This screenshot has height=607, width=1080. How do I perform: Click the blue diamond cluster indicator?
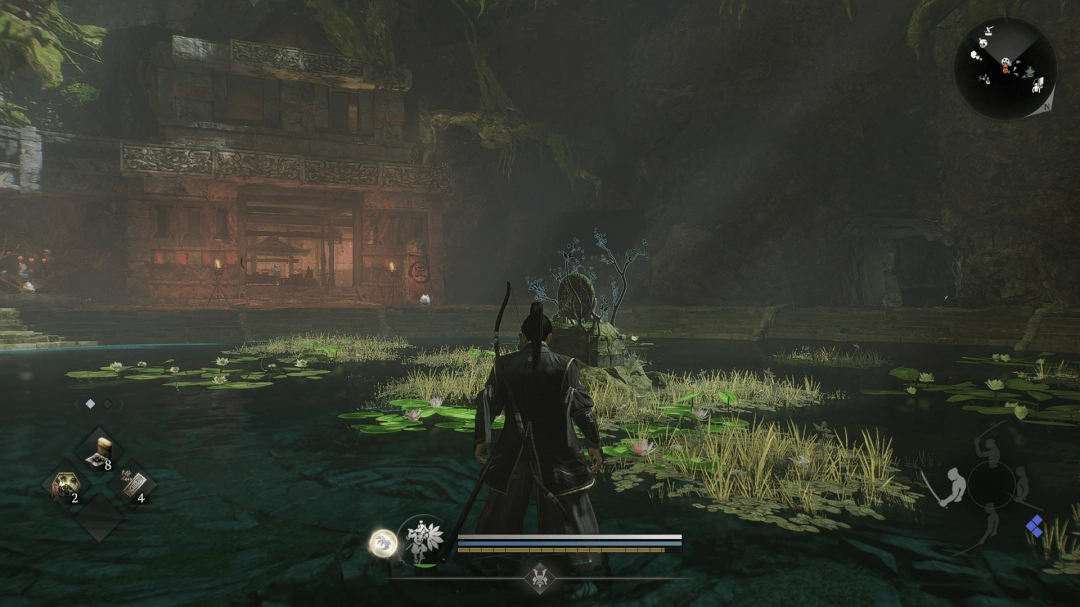[x=1035, y=525]
